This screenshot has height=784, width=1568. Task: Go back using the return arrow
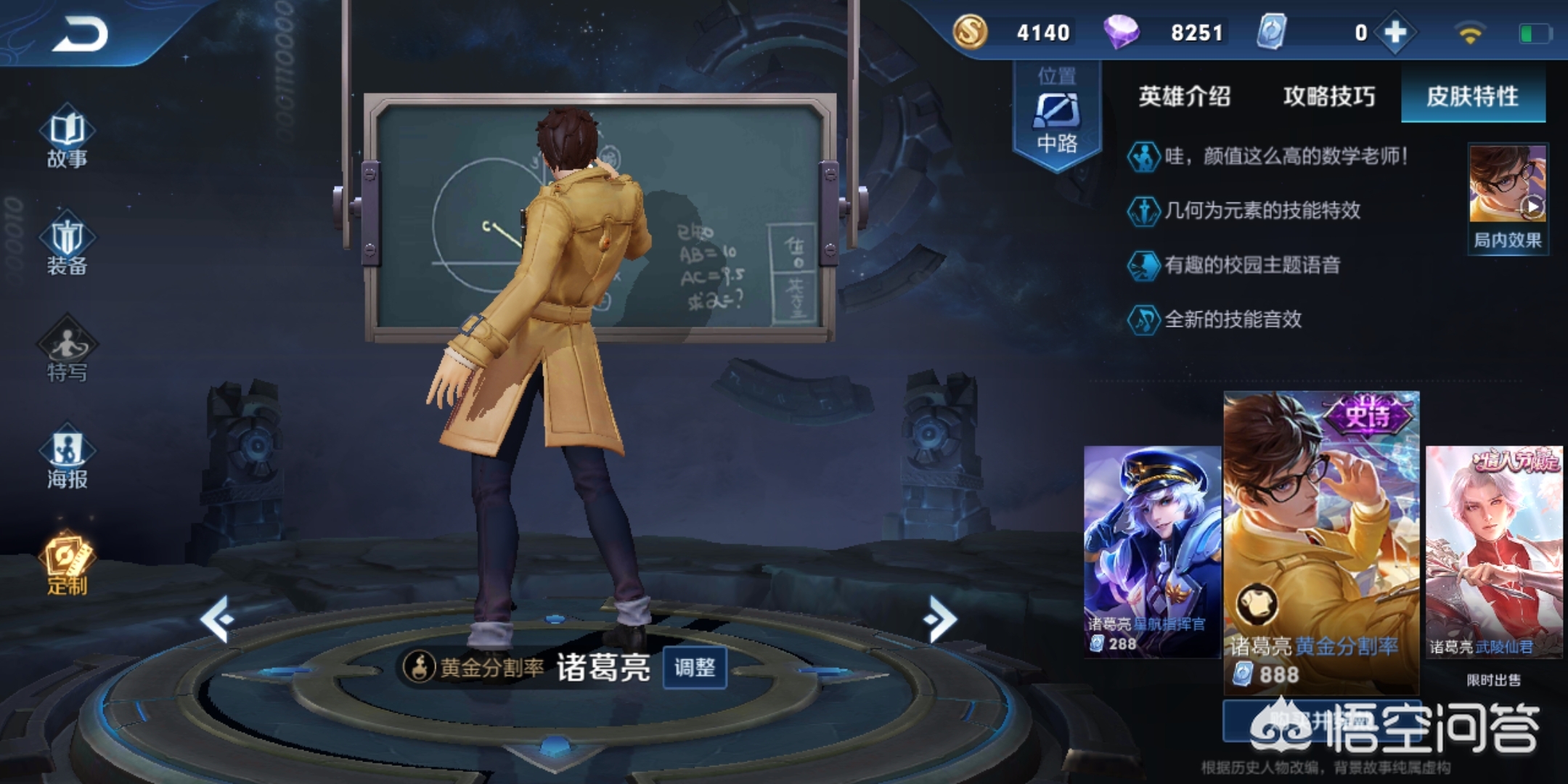click(x=80, y=34)
